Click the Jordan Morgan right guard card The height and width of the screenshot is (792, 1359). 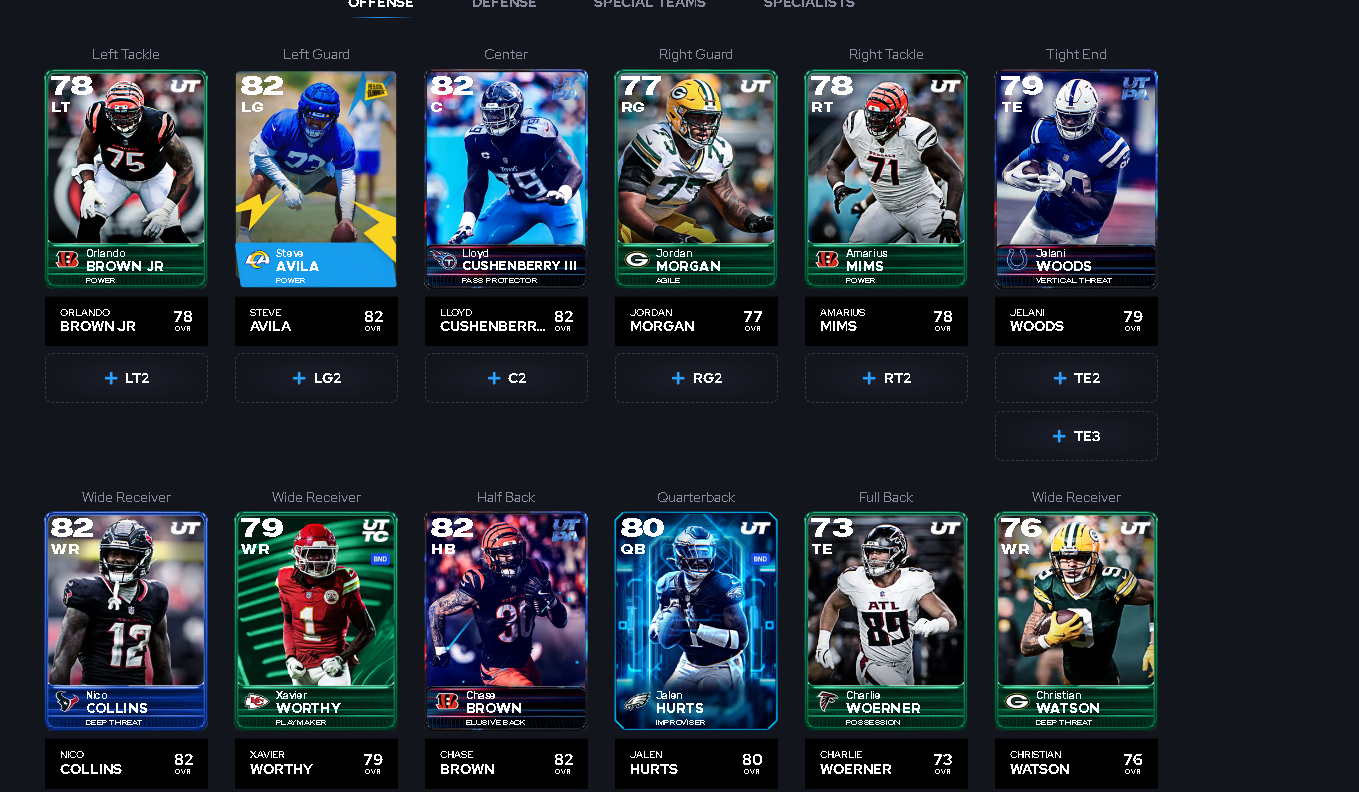click(696, 178)
